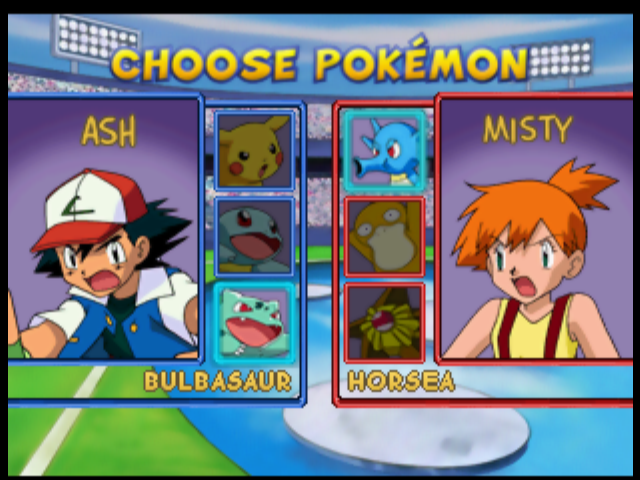Click Misty's trainer portrait panel
640x480 pixels.
tap(537, 230)
